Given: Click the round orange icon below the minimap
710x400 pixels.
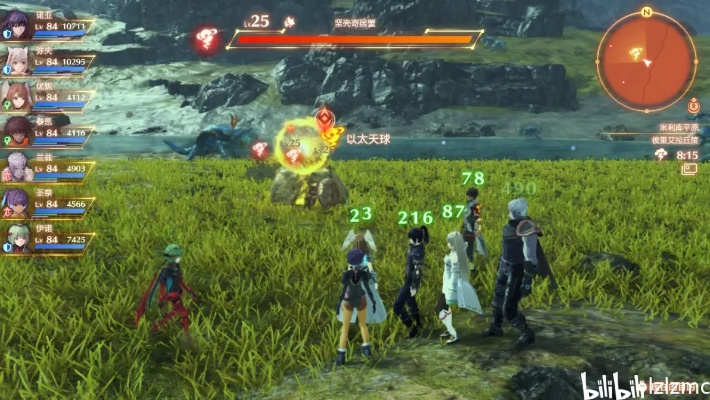Looking at the screenshot, I should (693, 104).
